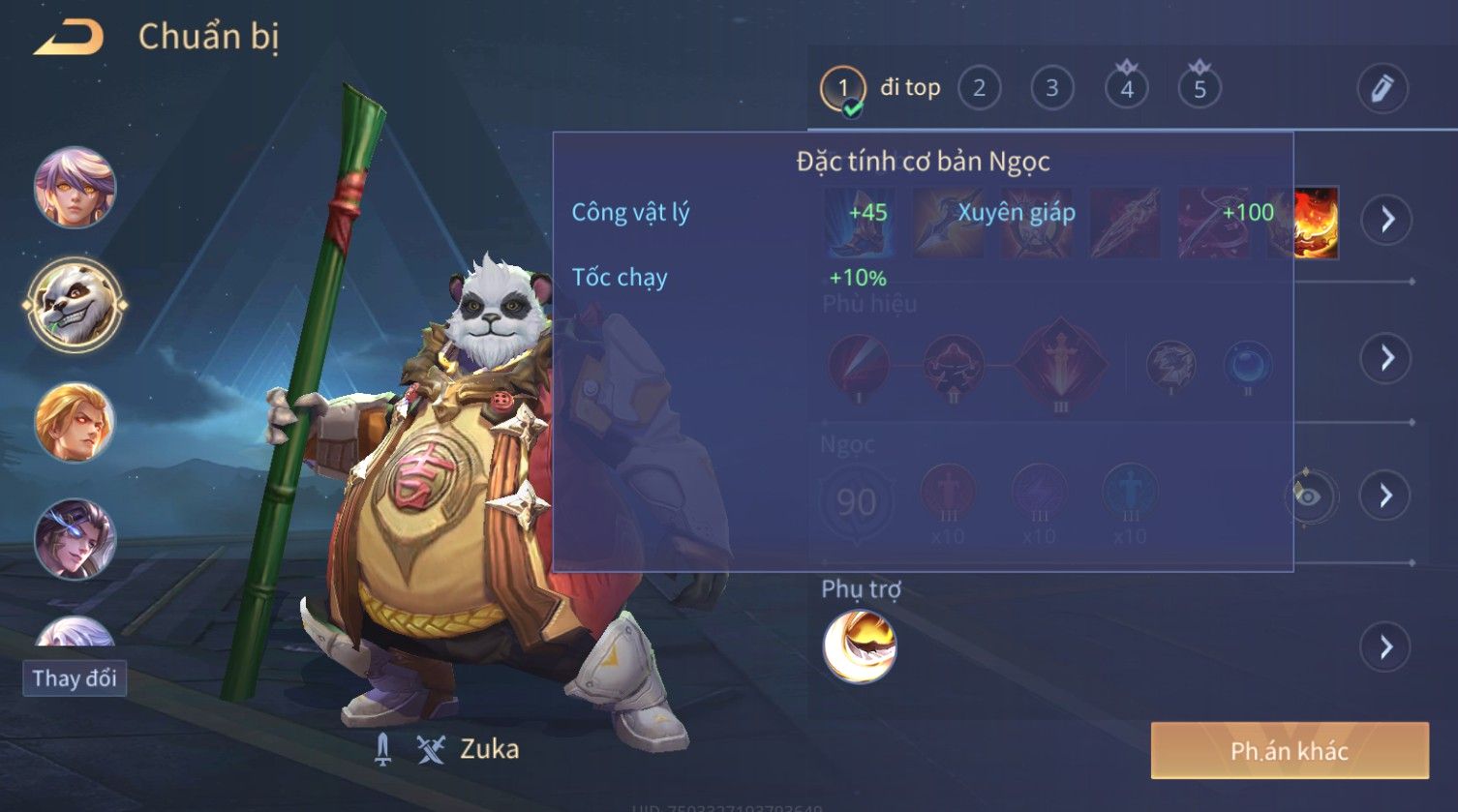Image resolution: width=1458 pixels, height=812 pixels.
Task: Open the equipment items arrow
Action: [1386, 221]
